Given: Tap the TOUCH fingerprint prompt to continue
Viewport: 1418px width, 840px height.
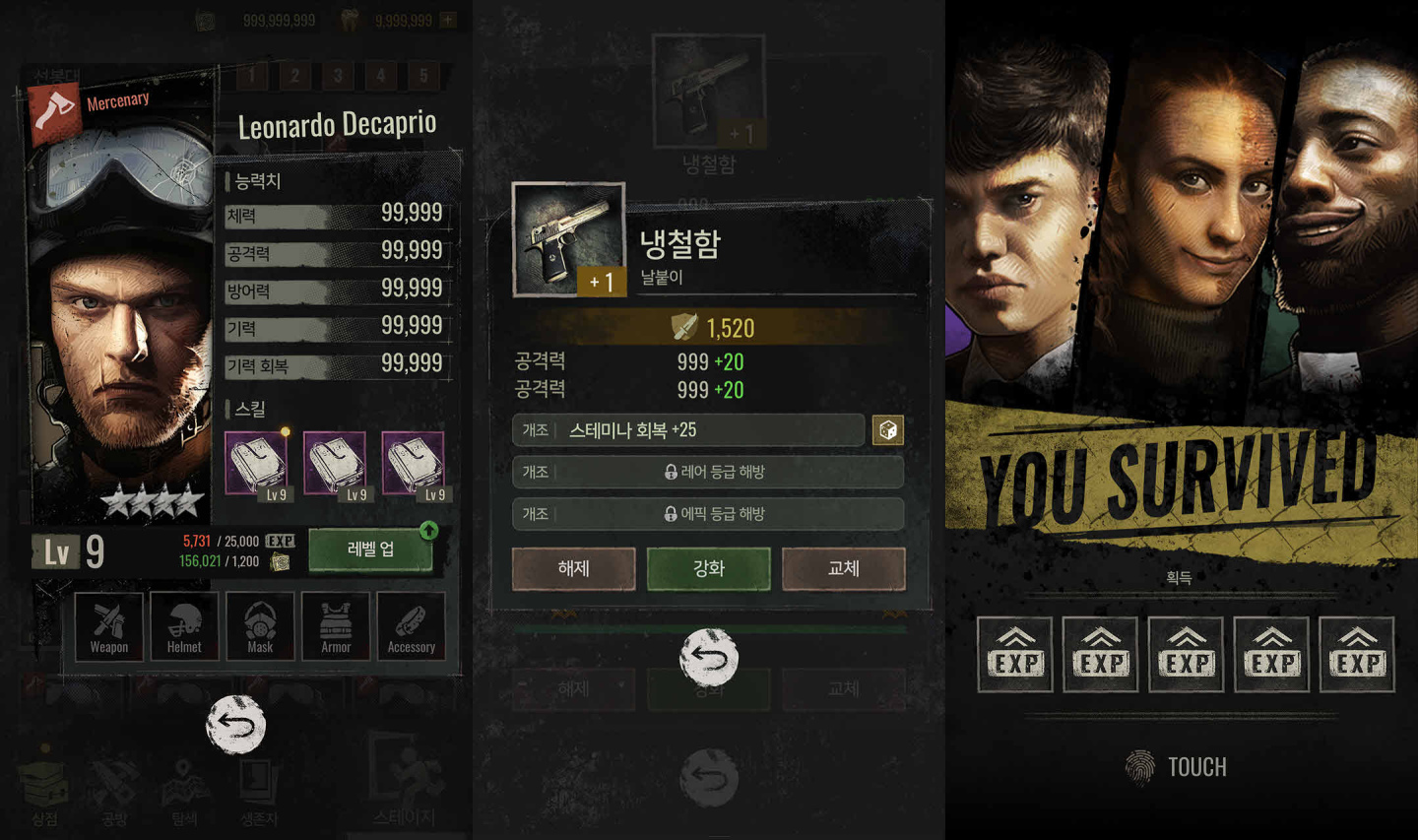Looking at the screenshot, I should click(1177, 767).
